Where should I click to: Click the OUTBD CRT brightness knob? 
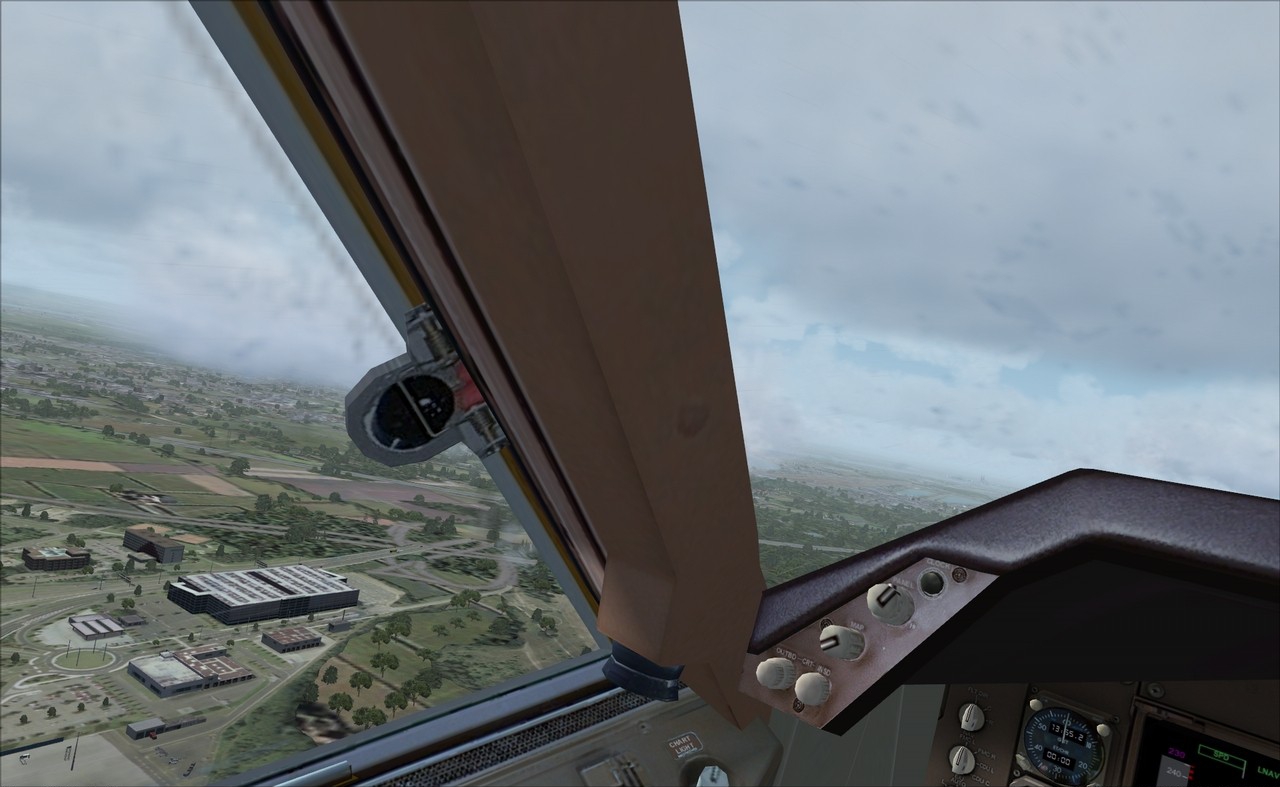[773, 673]
